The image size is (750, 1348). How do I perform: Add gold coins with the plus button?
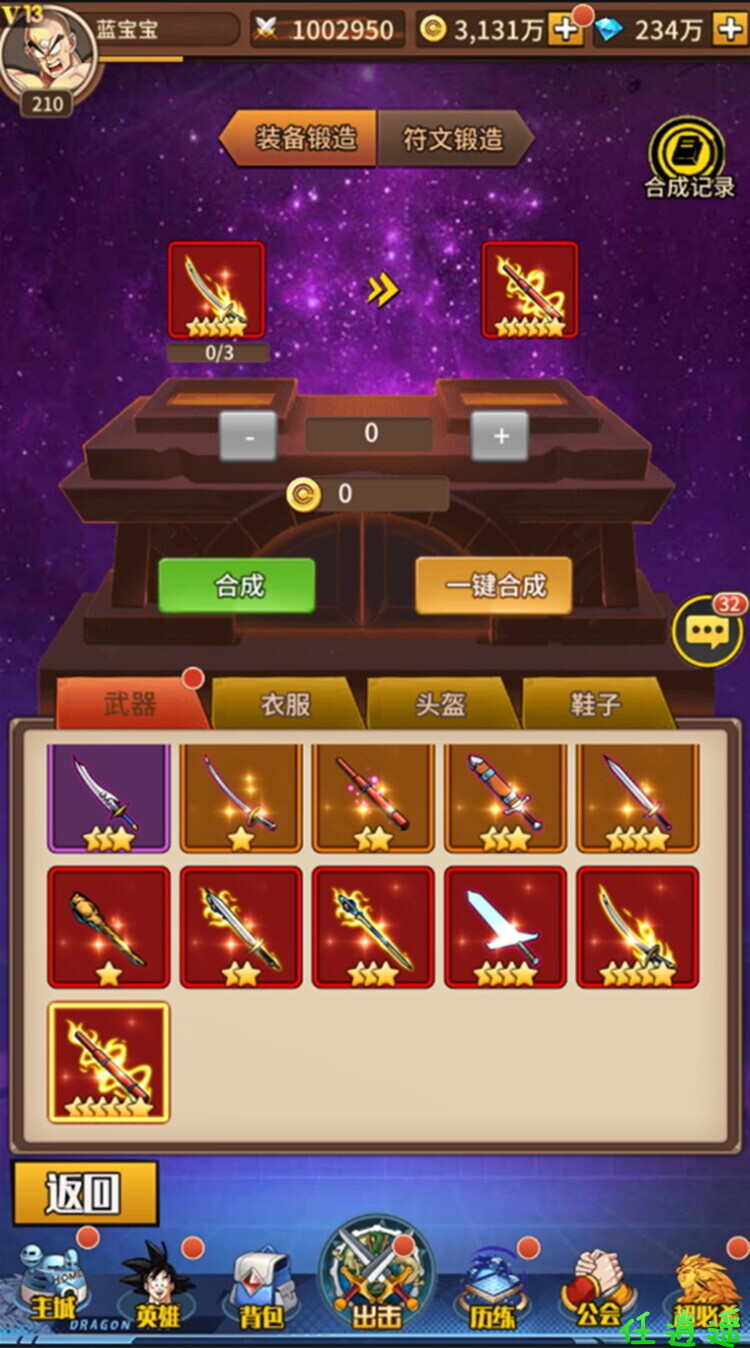pyautogui.click(x=566, y=30)
